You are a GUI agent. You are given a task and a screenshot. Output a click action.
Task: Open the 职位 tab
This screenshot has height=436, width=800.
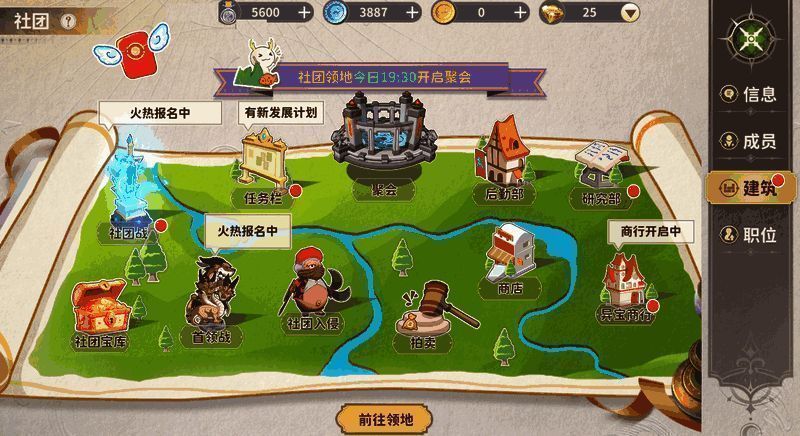[749, 235]
